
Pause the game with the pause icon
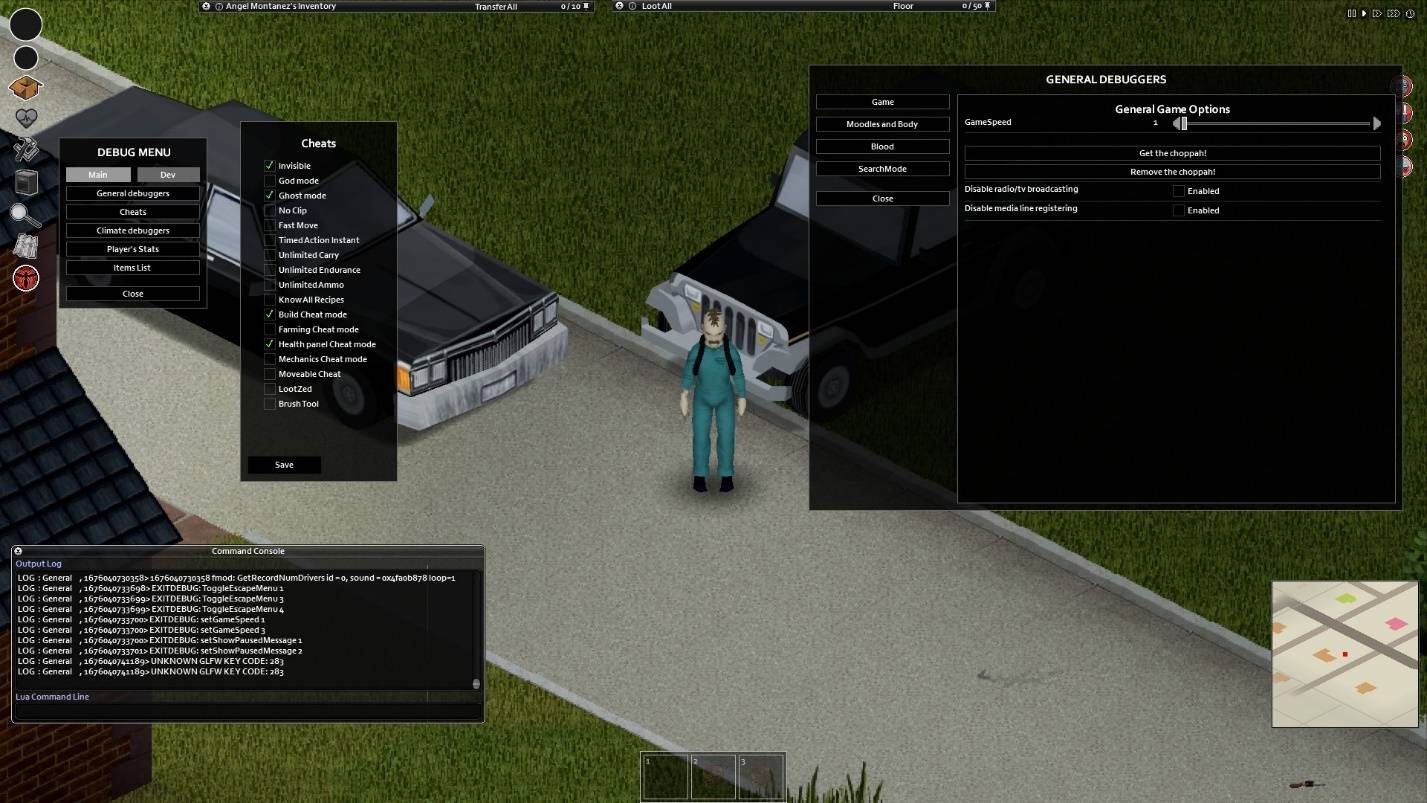1352,13
